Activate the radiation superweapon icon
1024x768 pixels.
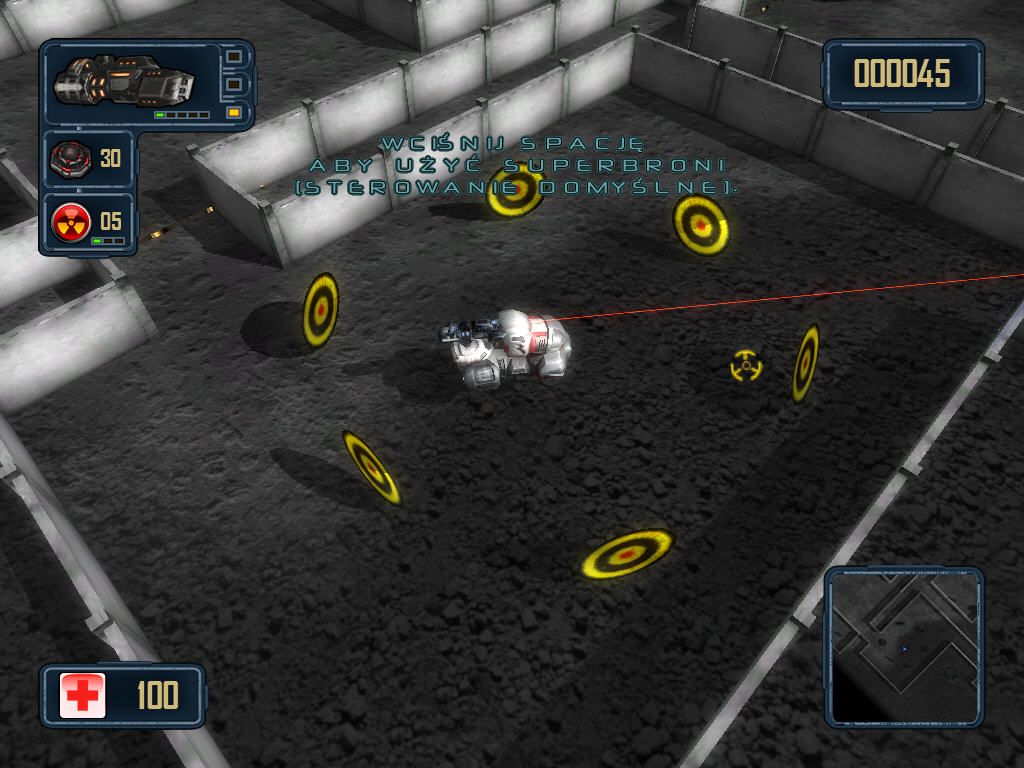71,219
